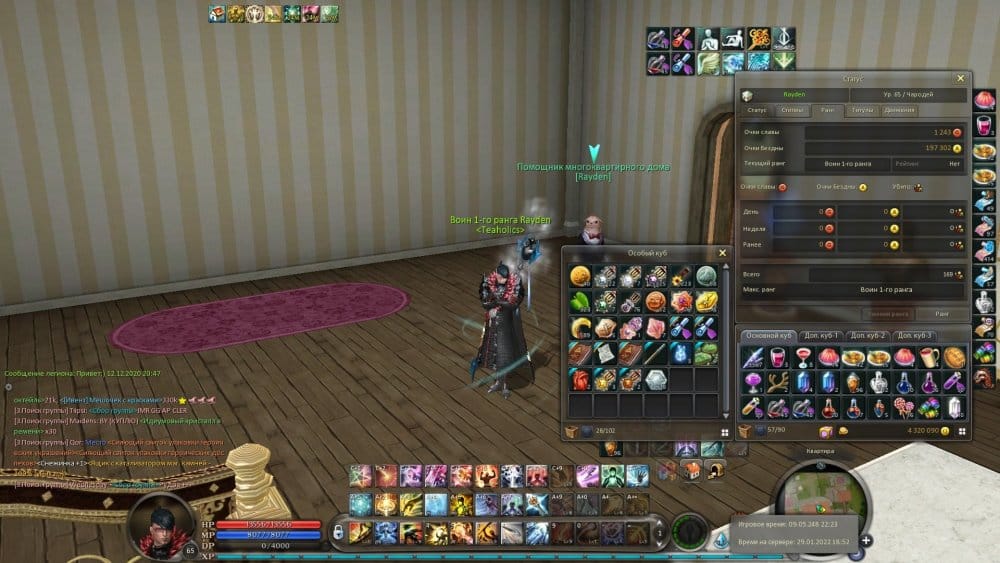The image size is (1000, 563).
Task: Switch to the Доп. куб-1 tab
Action: tap(819, 335)
